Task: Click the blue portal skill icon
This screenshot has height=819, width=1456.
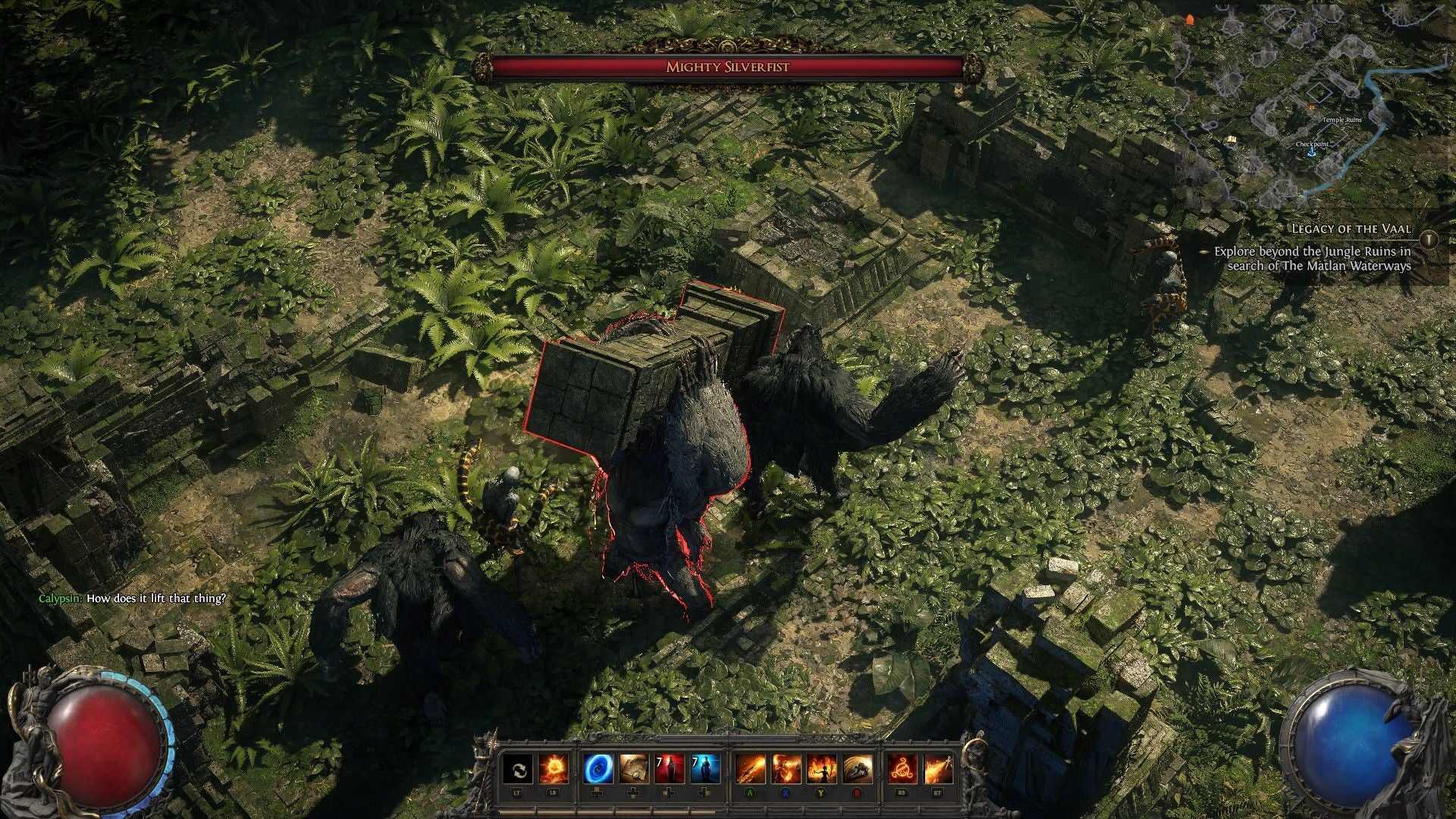Action: (x=597, y=769)
